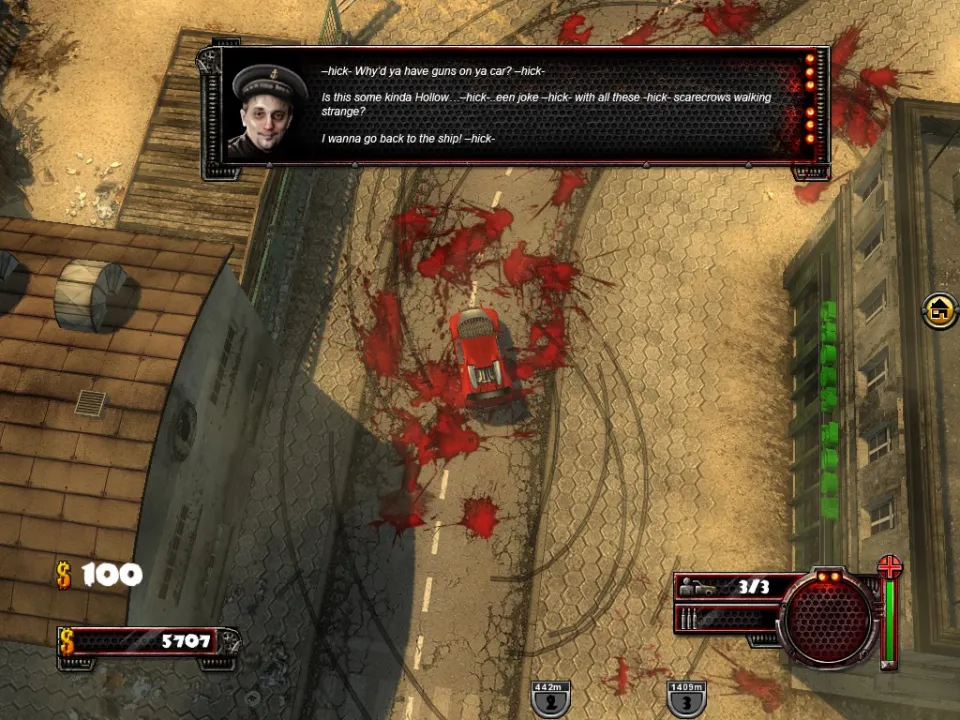The width and height of the screenshot is (960, 720).
Task: Click the home base marker icon
Action: click(939, 310)
